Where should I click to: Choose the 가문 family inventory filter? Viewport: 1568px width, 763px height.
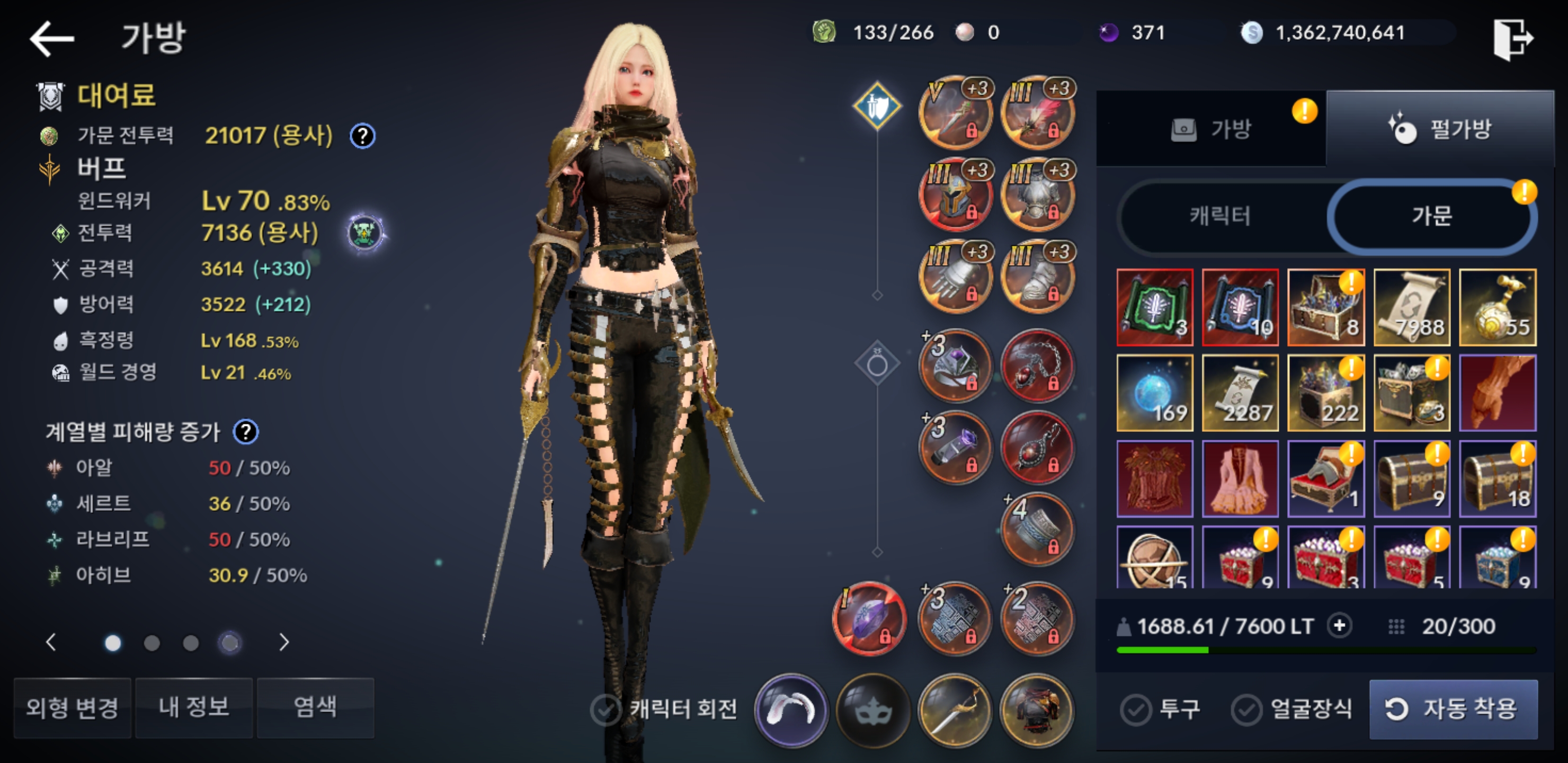coord(1432,216)
